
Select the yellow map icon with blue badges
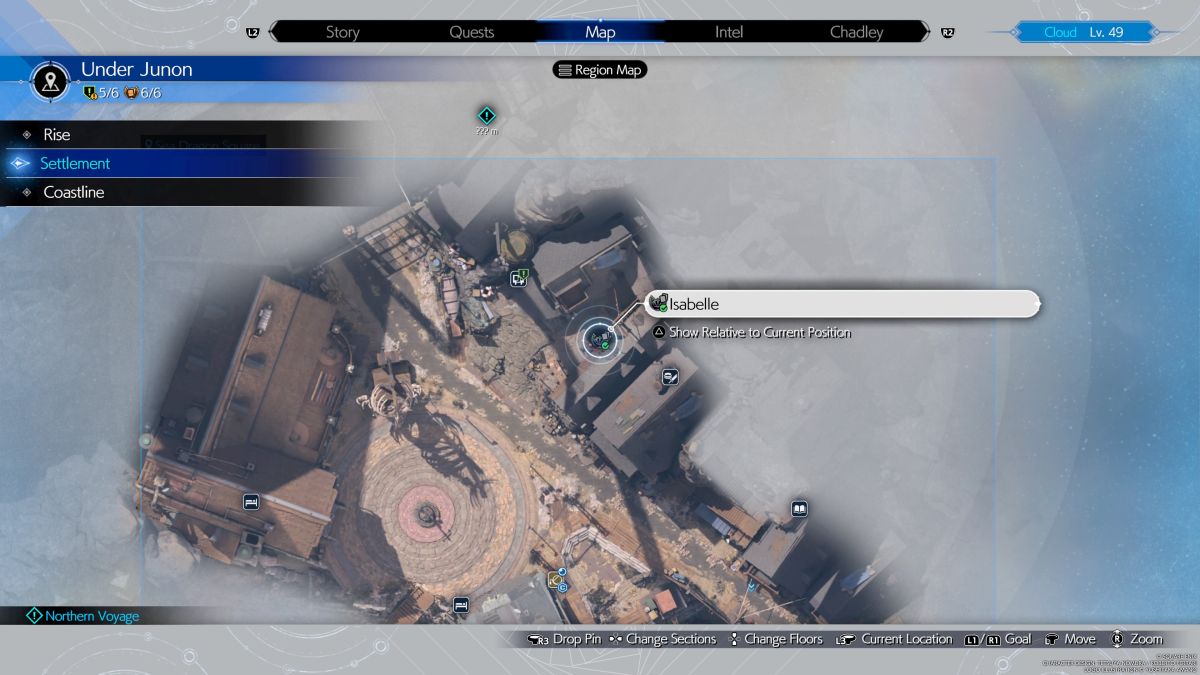[x=556, y=579]
